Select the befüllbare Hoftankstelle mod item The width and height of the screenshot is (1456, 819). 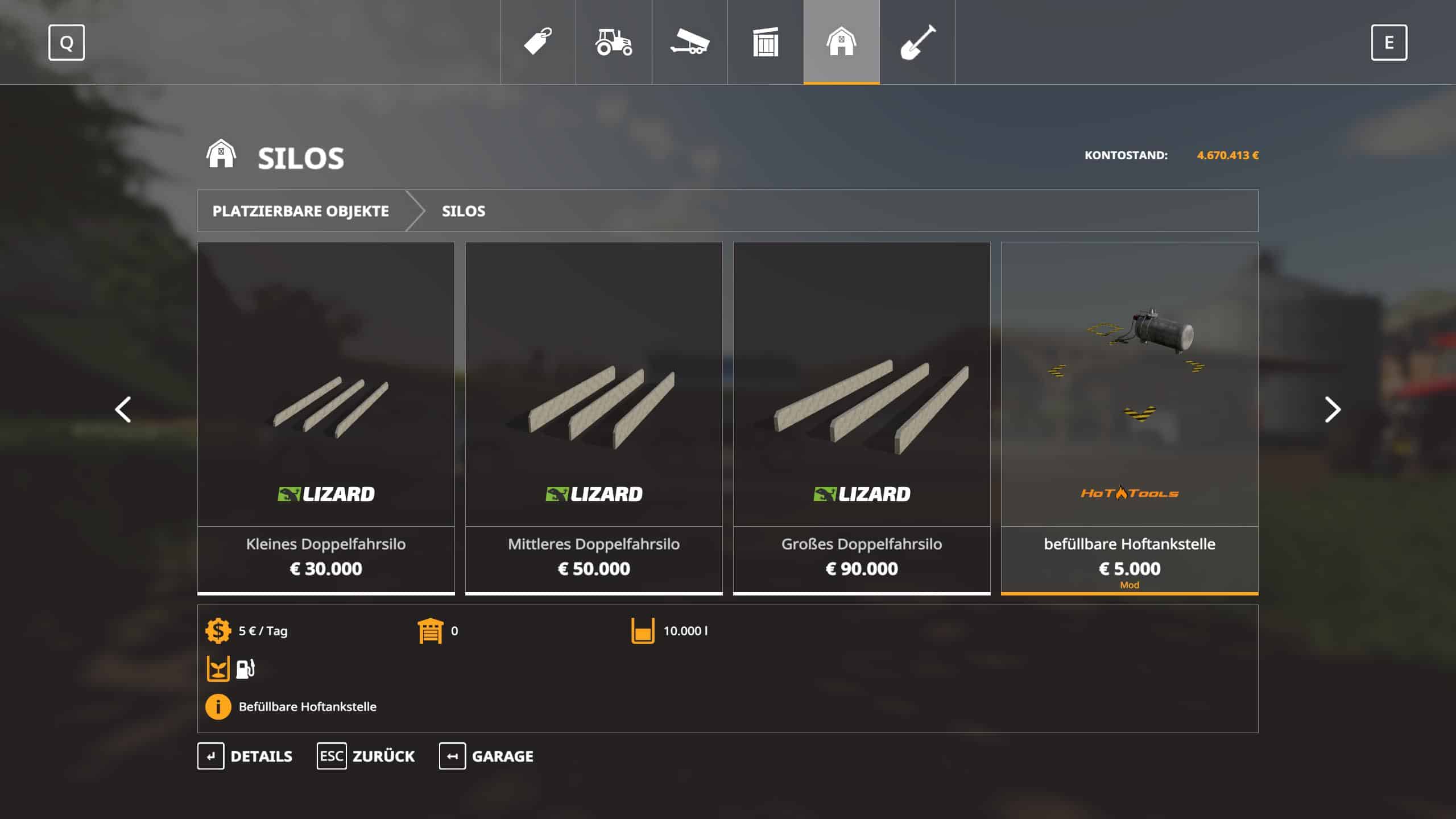[x=1130, y=418]
